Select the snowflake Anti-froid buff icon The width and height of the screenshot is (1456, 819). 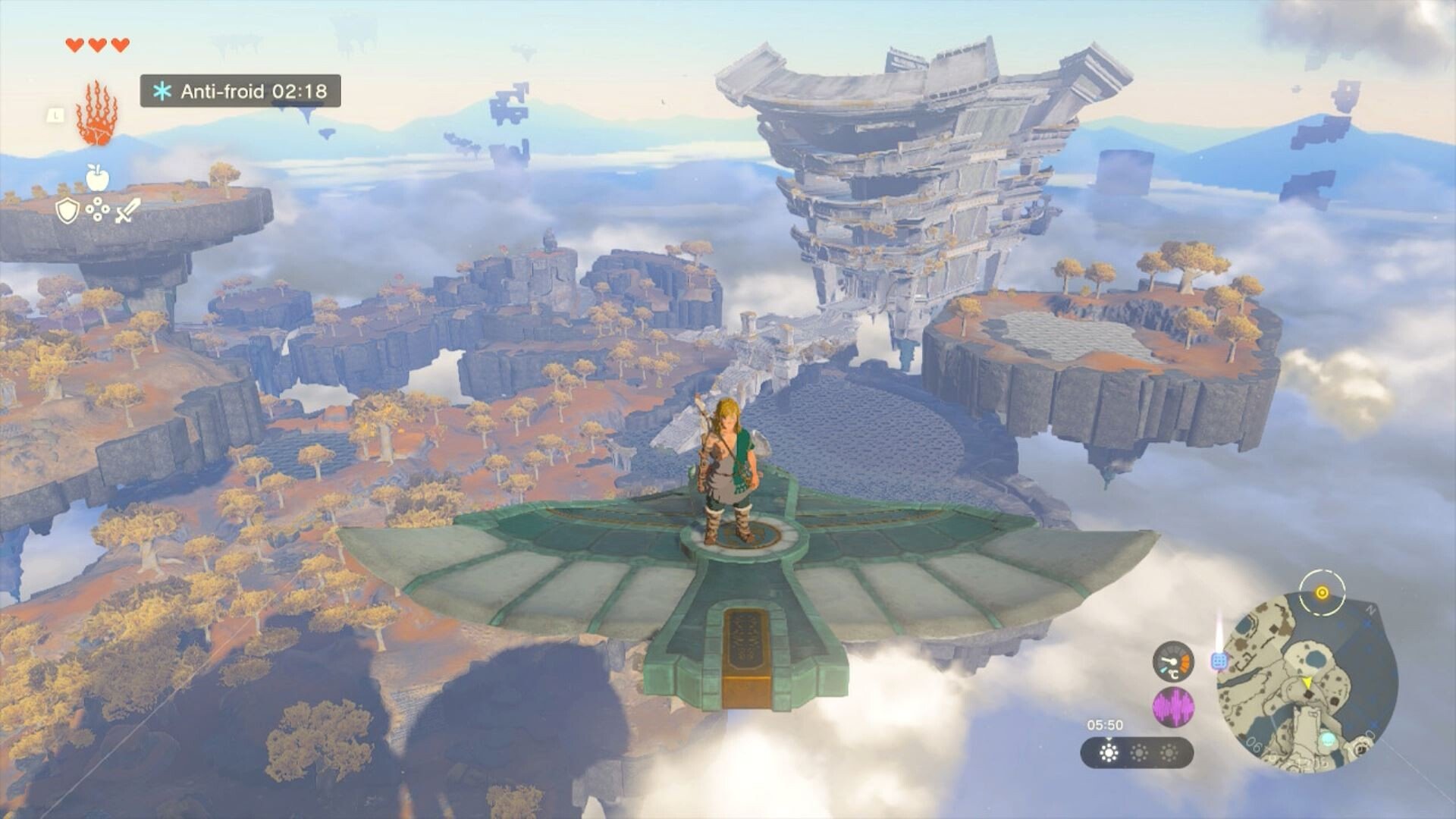(162, 91)
